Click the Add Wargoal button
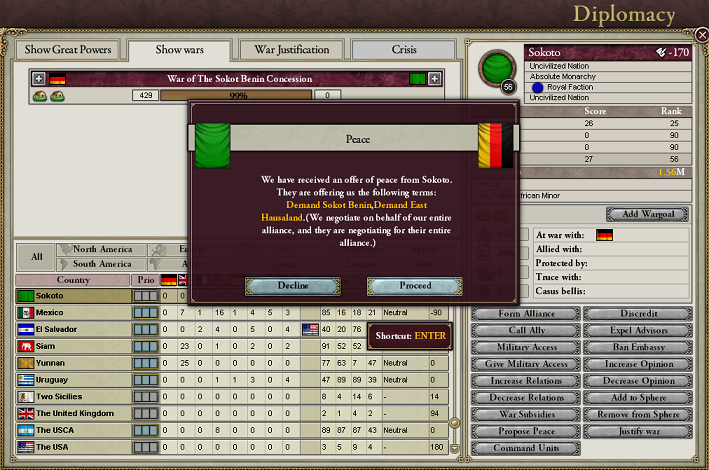Screen dimensions: 709x470 pos(647,214)
